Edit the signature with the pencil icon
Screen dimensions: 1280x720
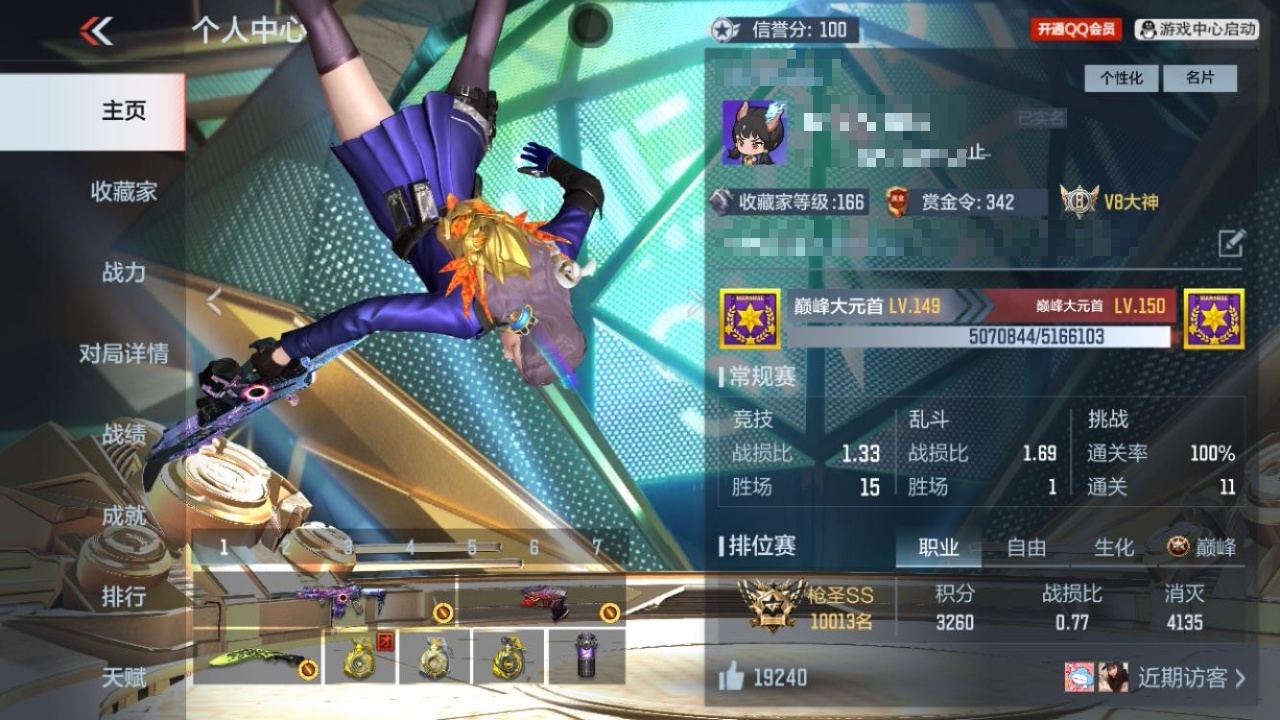tap(1231, 242)
